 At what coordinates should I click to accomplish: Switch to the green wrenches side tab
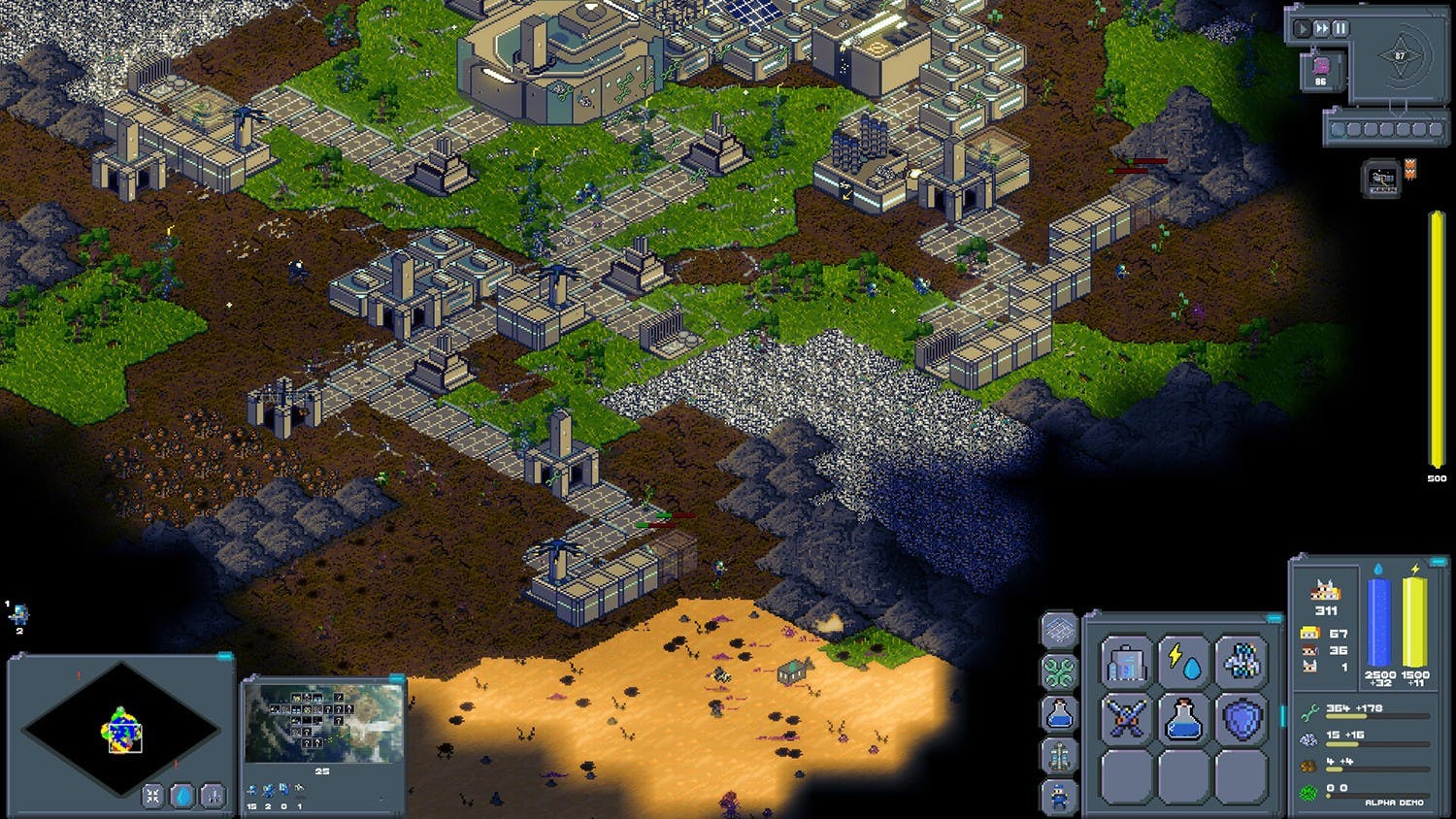(x=1059, y=672)
